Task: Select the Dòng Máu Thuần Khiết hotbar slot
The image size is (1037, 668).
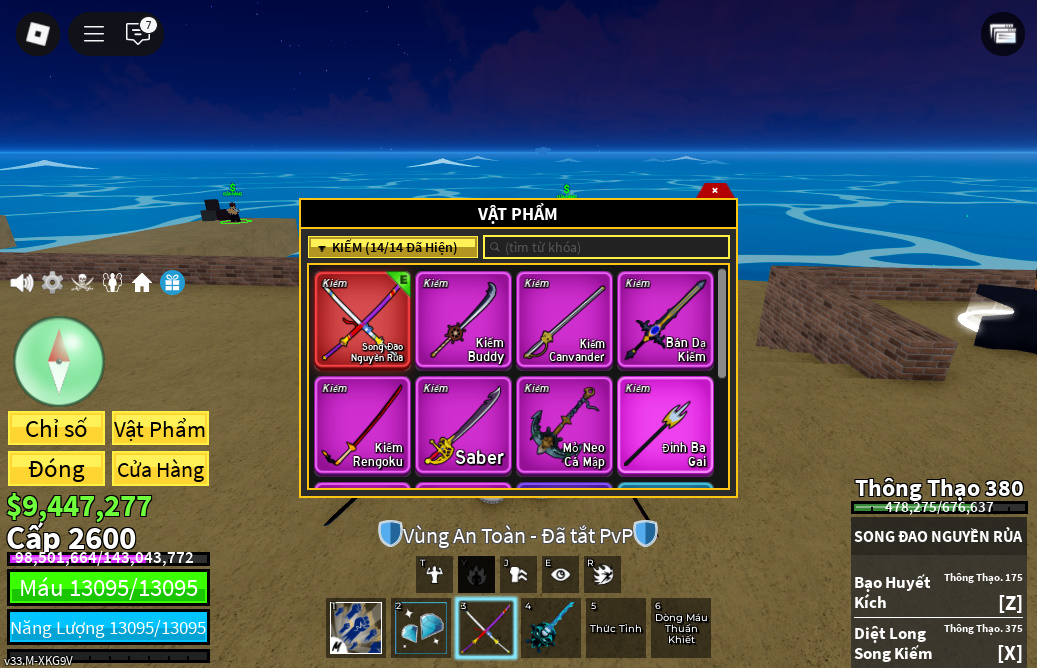Action: pos(681,628)
